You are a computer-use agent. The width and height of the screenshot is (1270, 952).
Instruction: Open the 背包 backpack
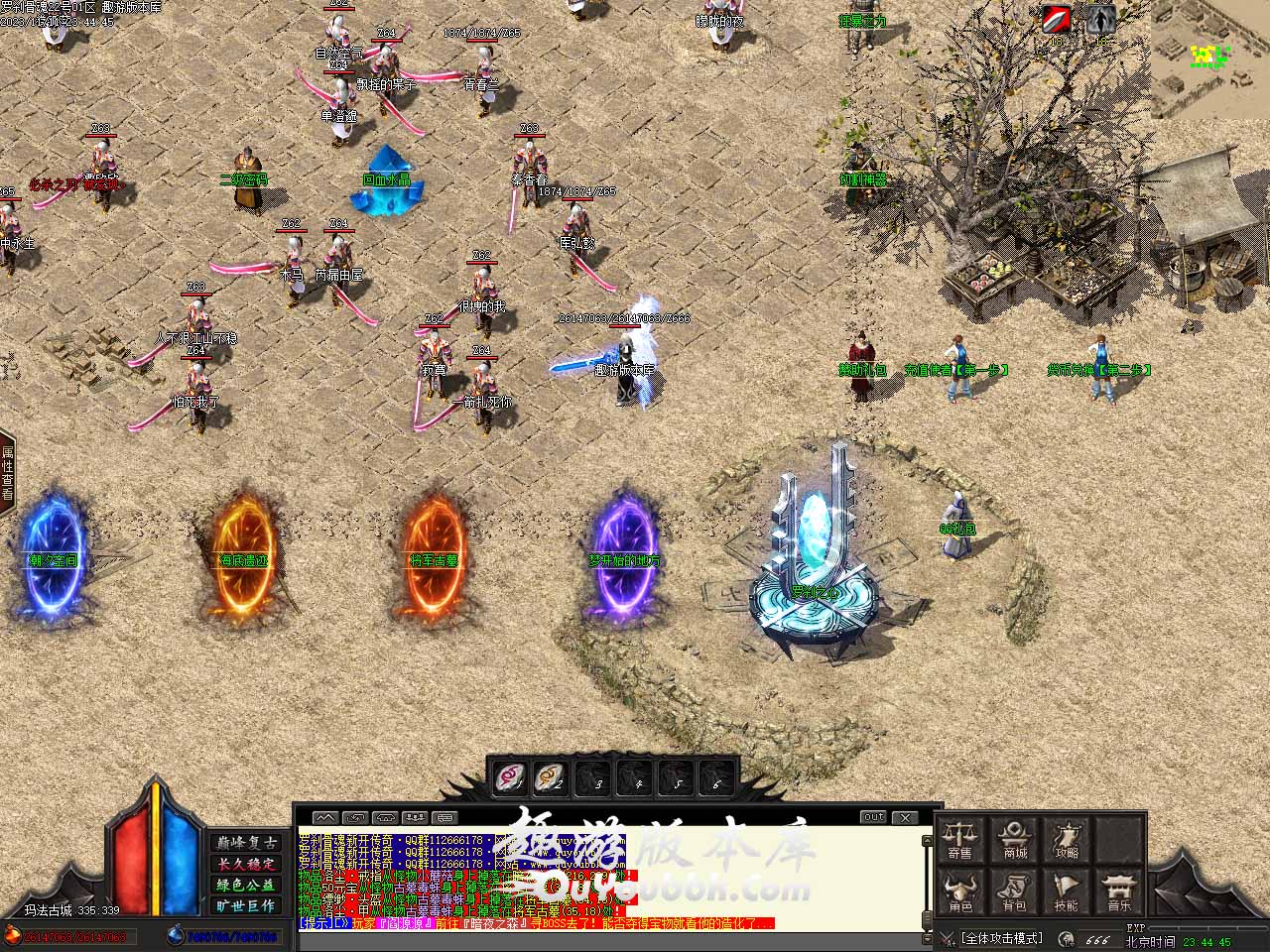(1014, 892)
